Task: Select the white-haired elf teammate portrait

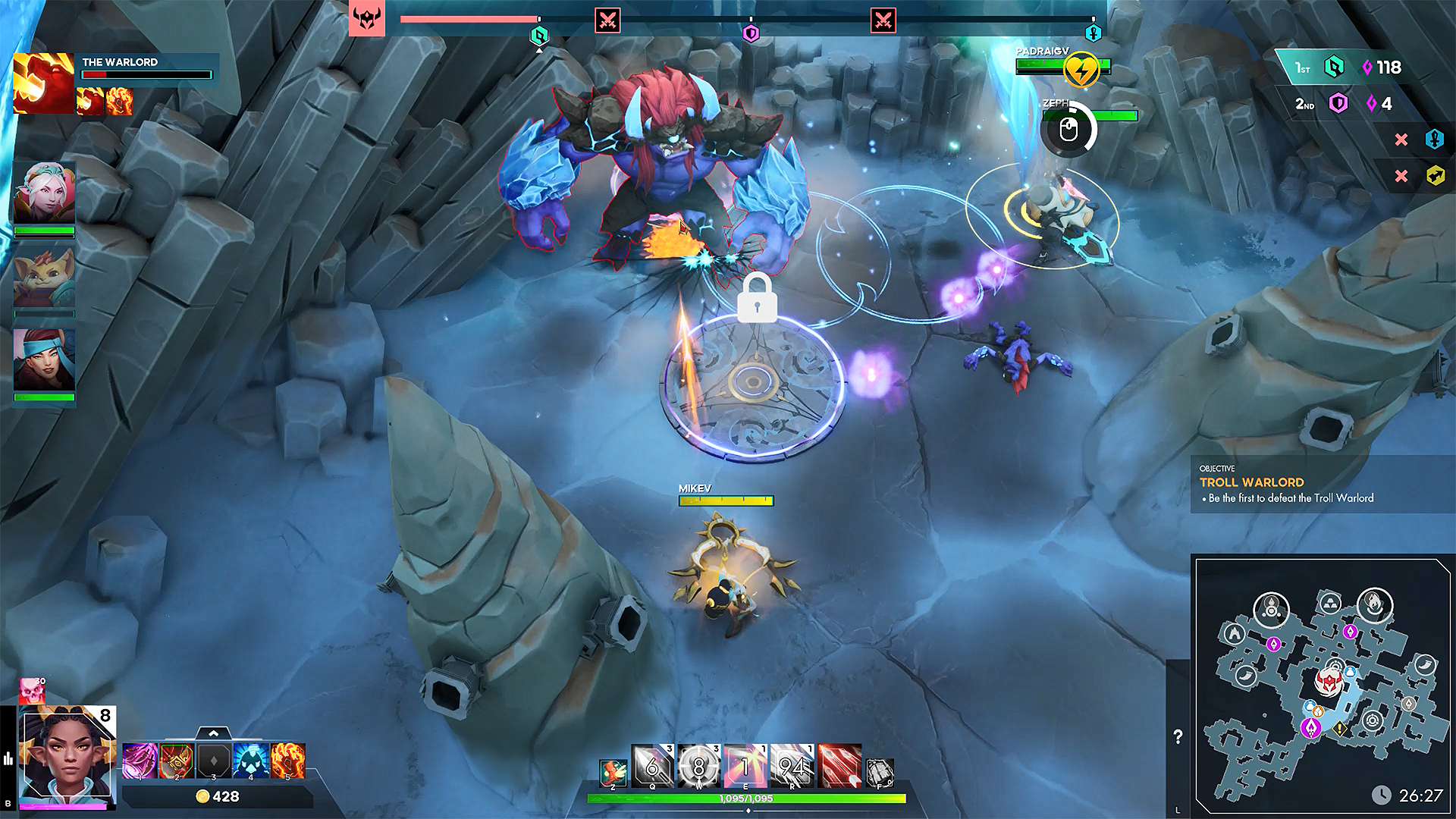Action: tap(44, 193)
